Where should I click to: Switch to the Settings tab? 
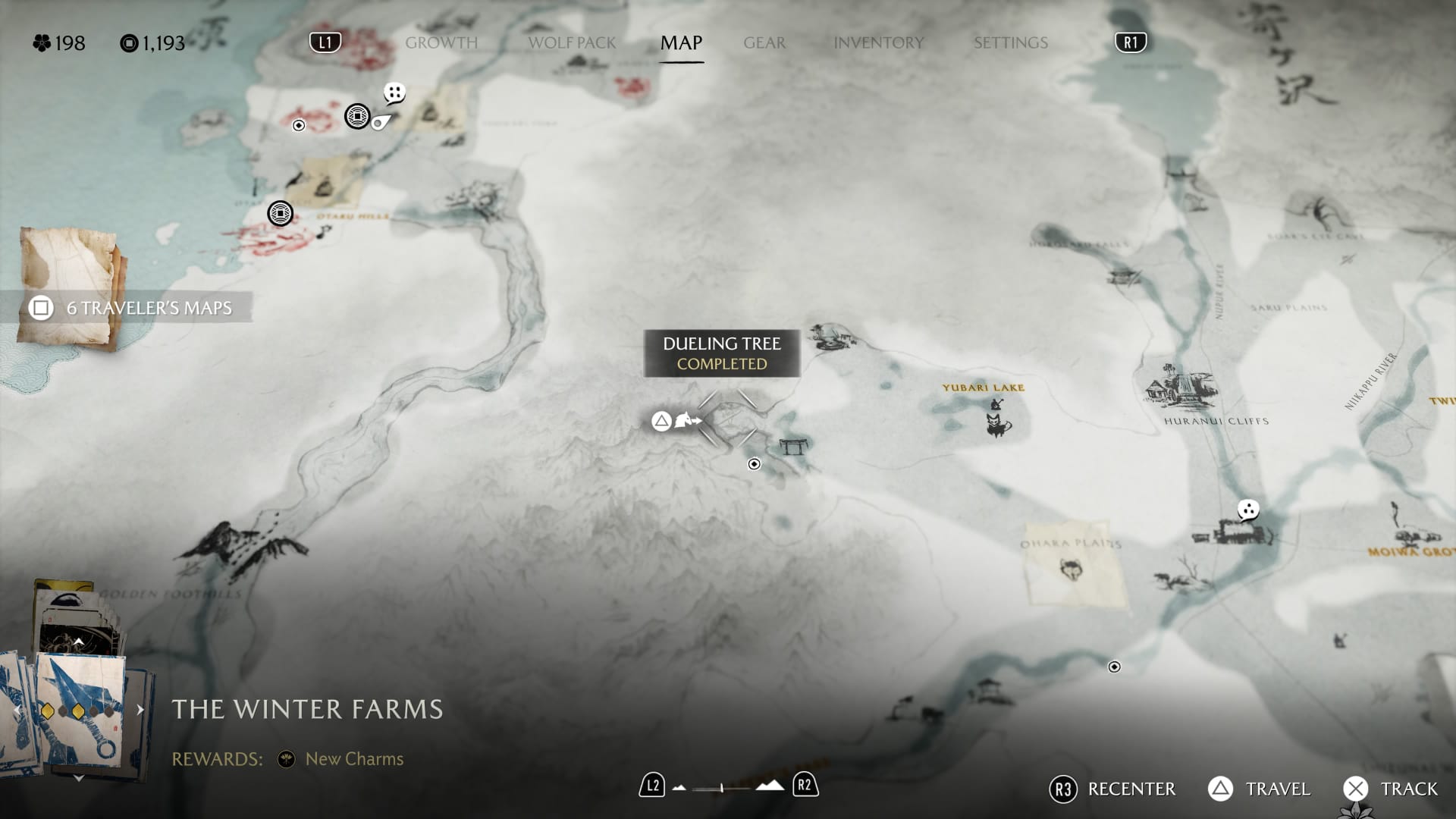(1010, 43)
